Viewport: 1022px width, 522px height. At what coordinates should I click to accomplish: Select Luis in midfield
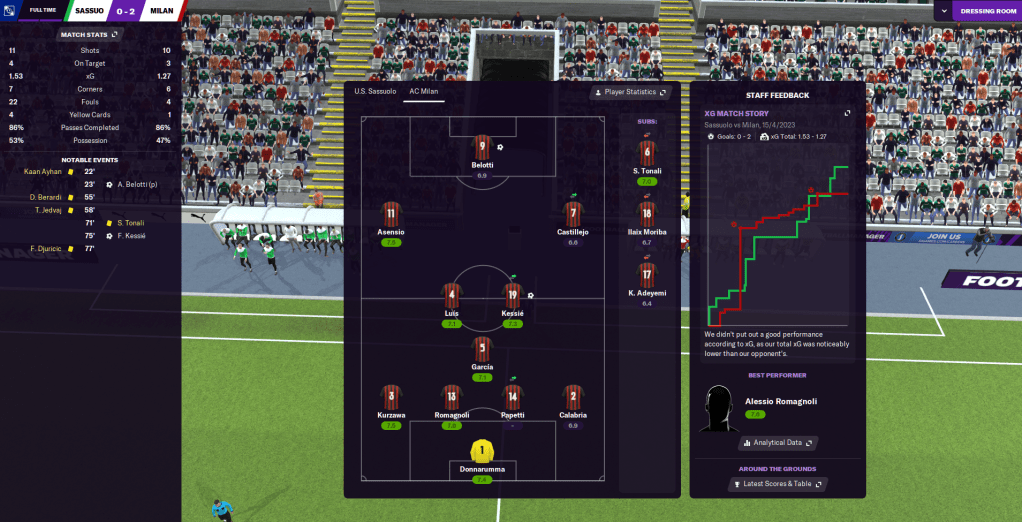(x=452, y=297)
